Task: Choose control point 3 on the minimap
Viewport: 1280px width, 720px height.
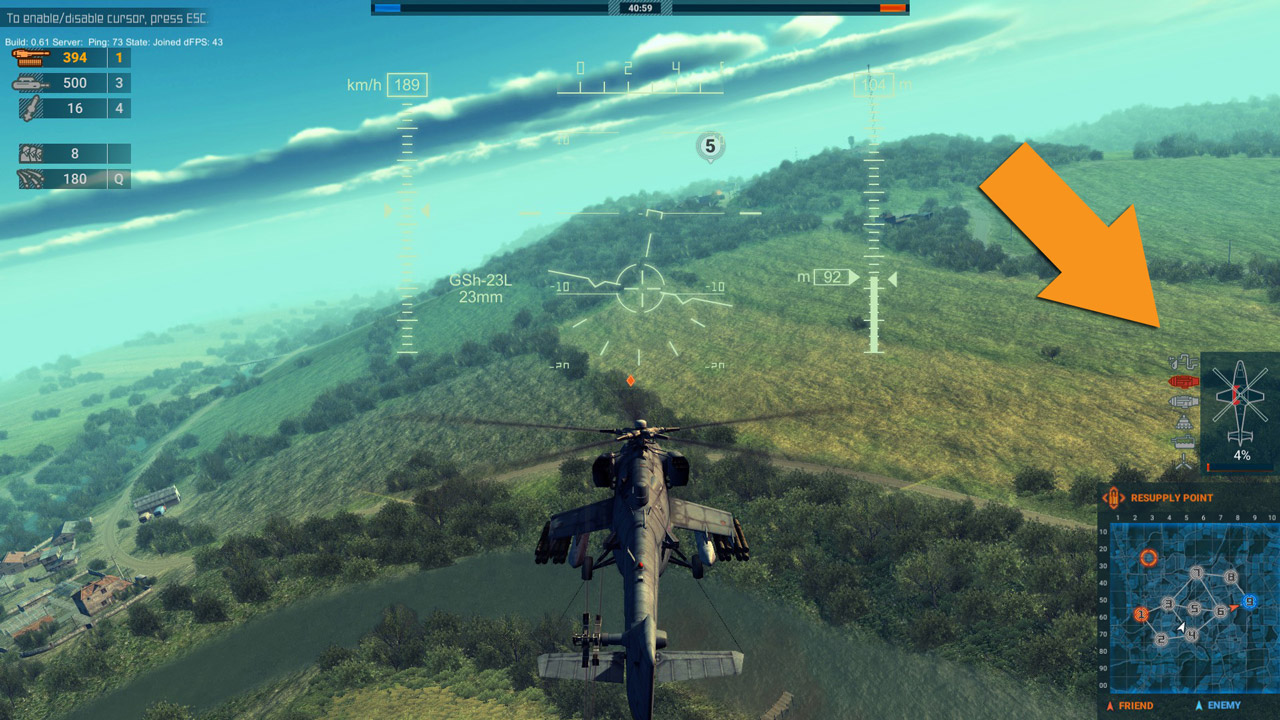Action: 1168,603
